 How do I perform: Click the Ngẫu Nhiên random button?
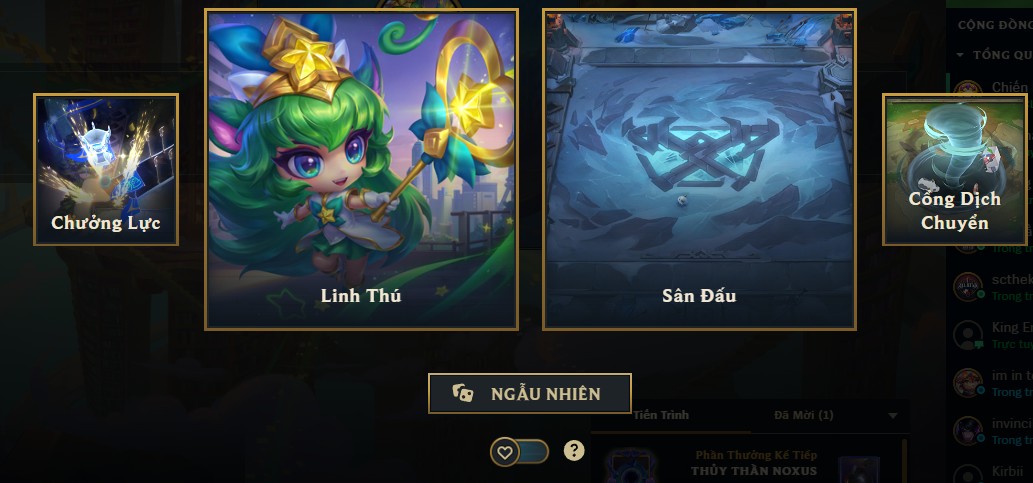[529, 394]
